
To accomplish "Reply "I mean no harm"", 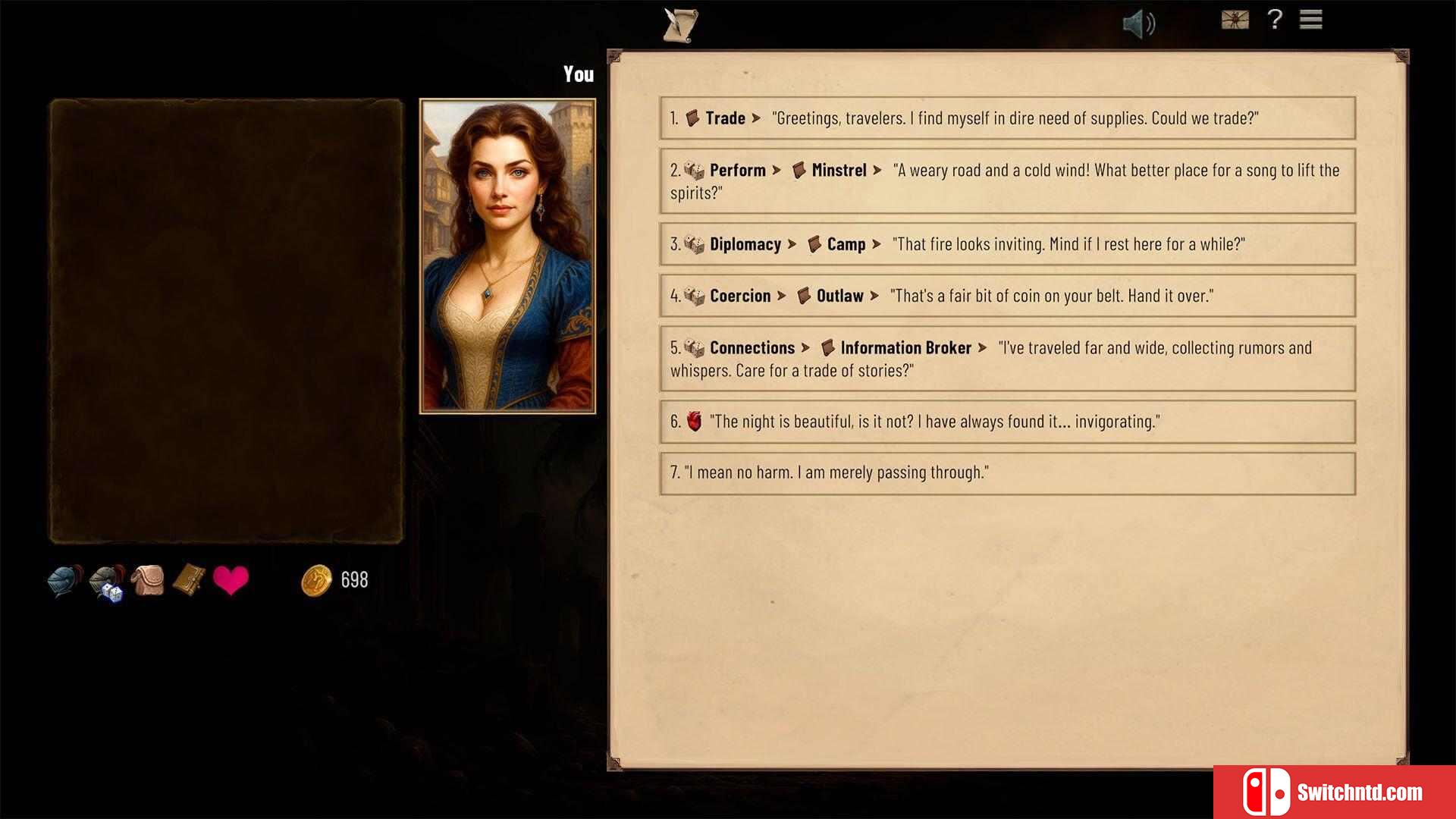I will click(1007, 473).
